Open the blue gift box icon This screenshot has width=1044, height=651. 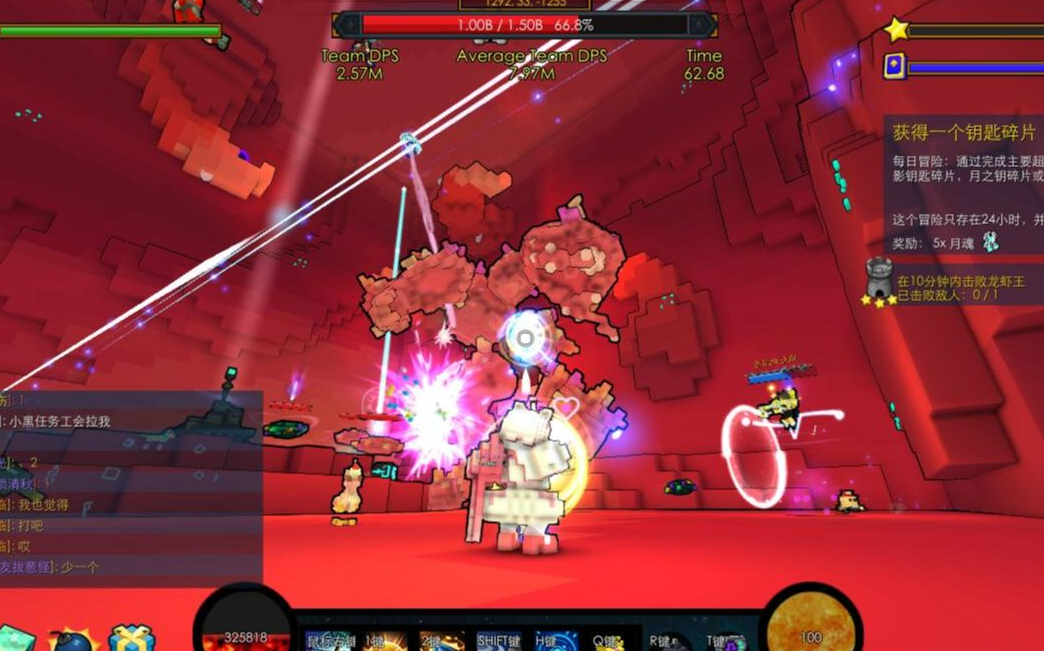[131, 639]
